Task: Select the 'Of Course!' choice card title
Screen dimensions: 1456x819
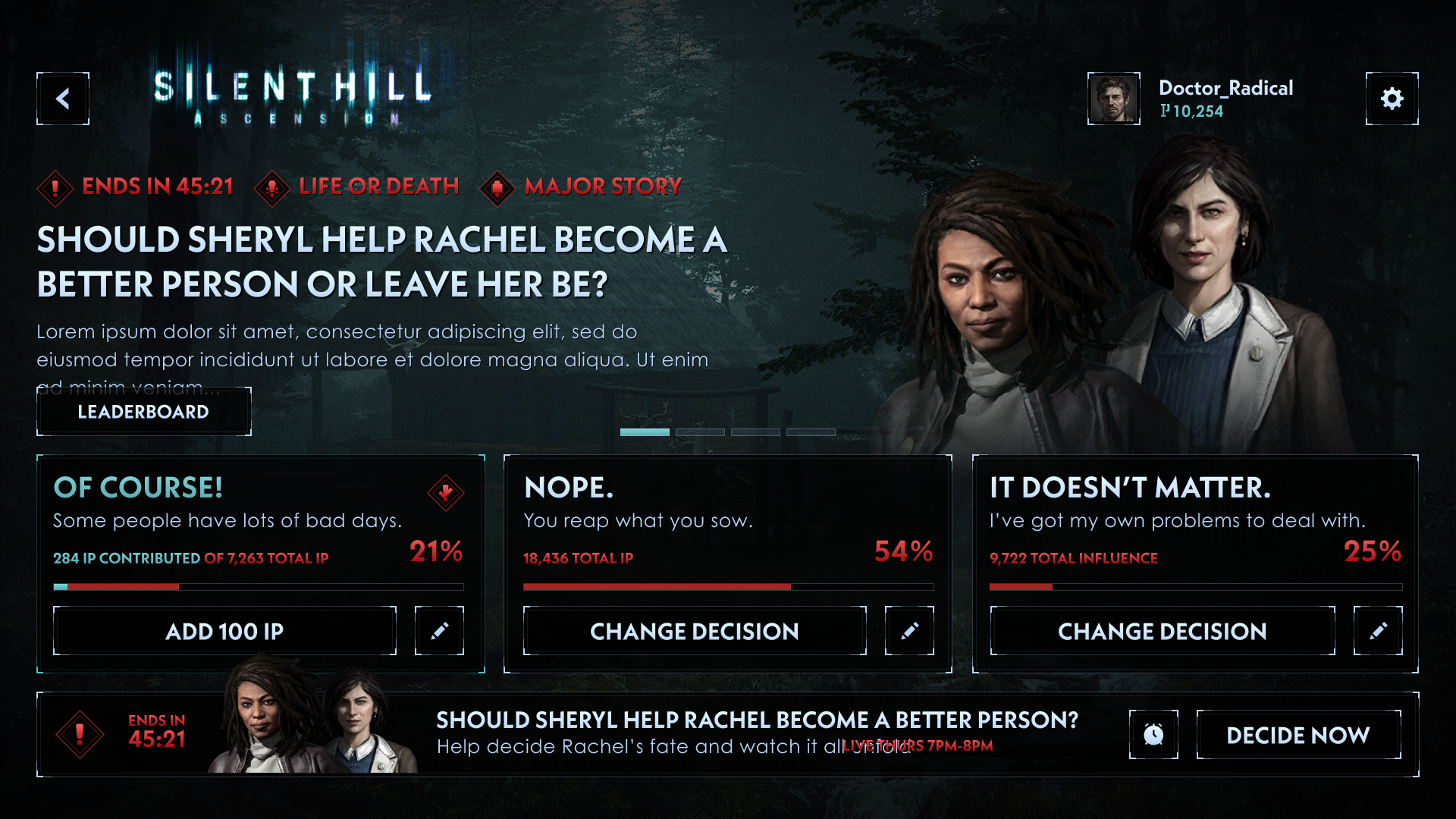Action: click(x=138, y=488)
